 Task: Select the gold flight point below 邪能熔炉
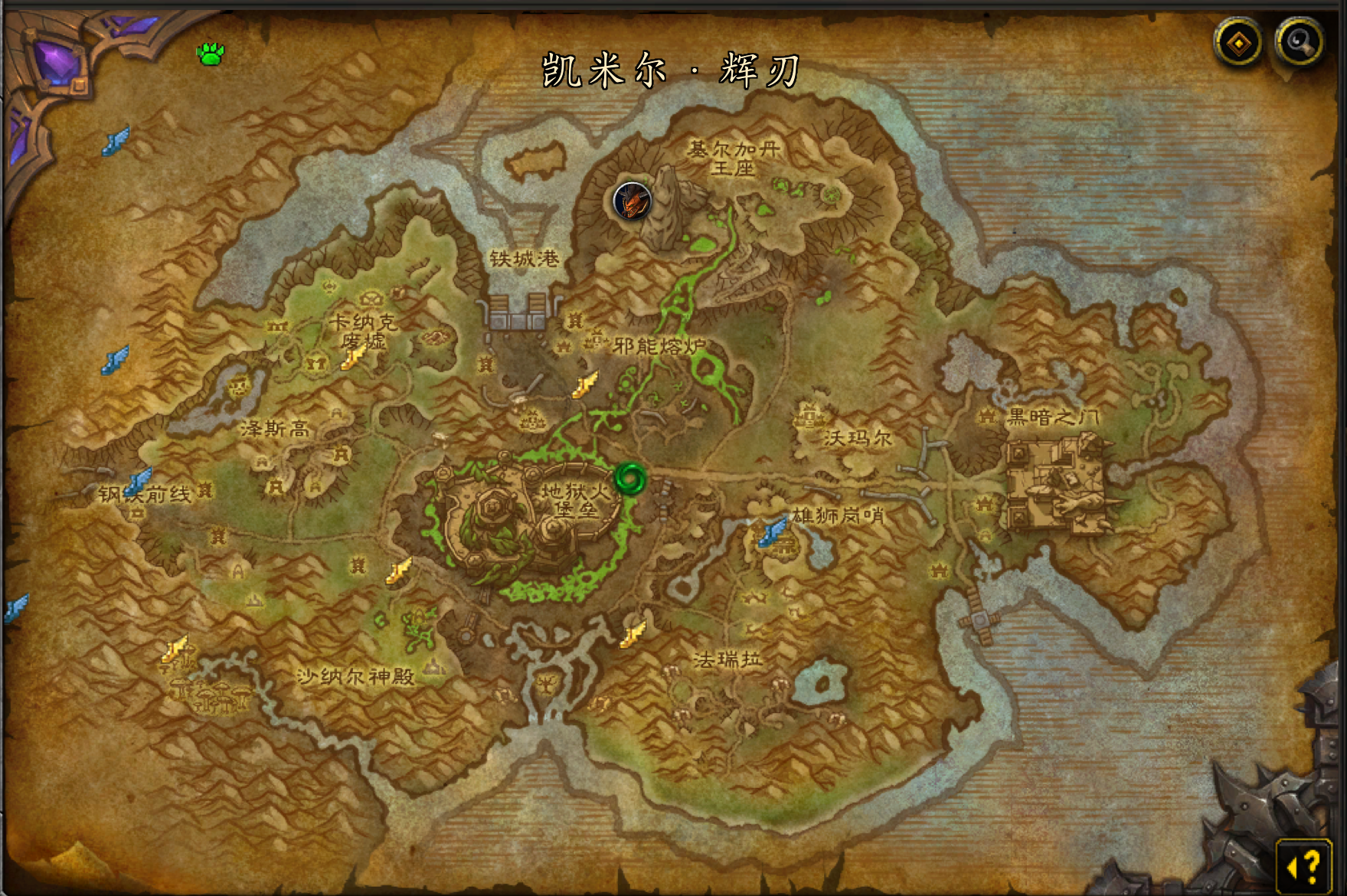585,384
